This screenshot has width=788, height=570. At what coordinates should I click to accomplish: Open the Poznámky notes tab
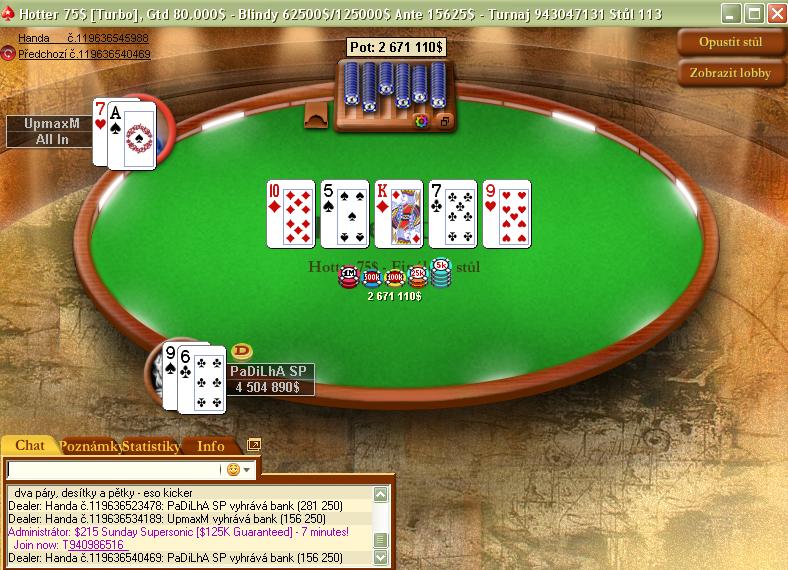(x=89, y=446)
